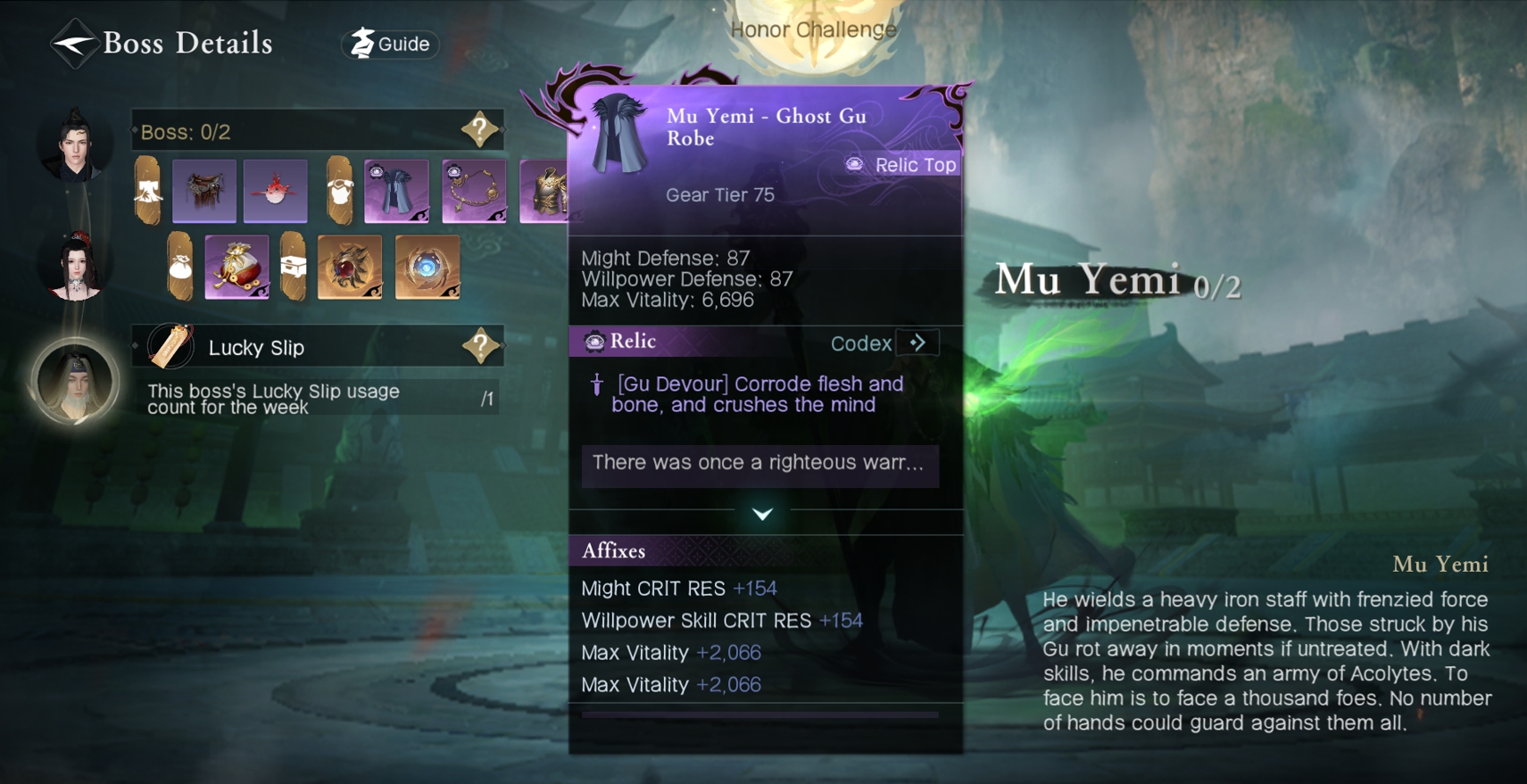
Task: Choose the female boss portrait
Action: pyautogui.click(x=75, y=268)
